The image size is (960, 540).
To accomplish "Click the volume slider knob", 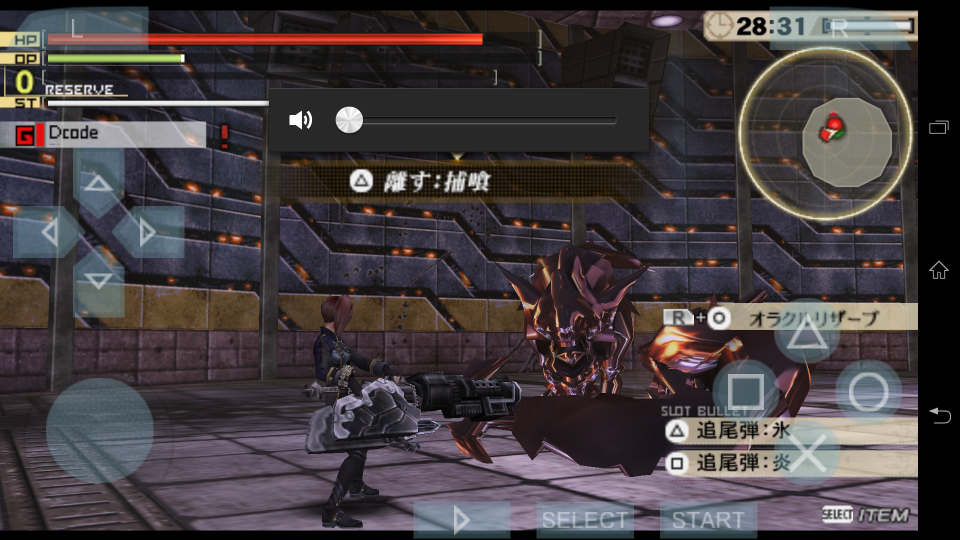I will 349,120.
